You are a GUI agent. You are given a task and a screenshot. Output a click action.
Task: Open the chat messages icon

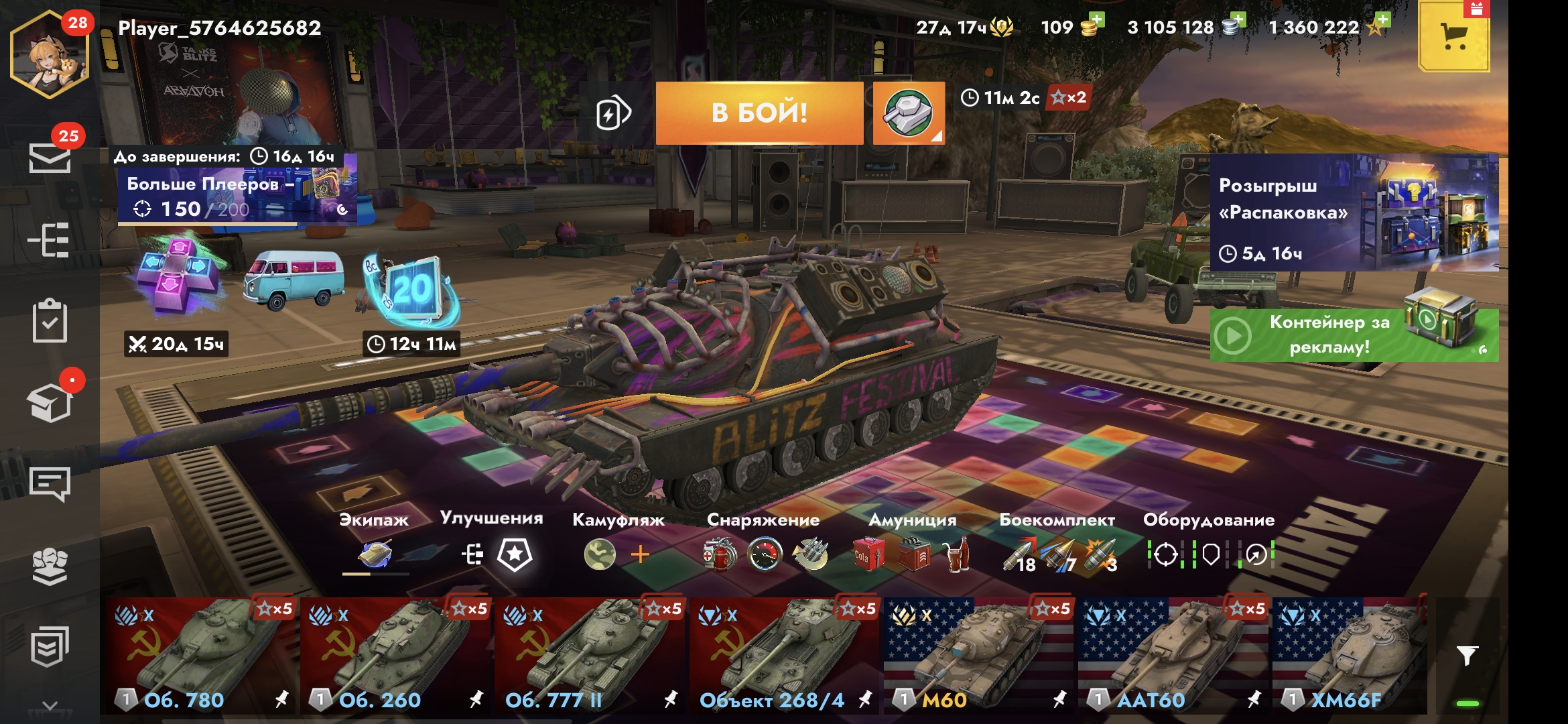coord(50,484)
